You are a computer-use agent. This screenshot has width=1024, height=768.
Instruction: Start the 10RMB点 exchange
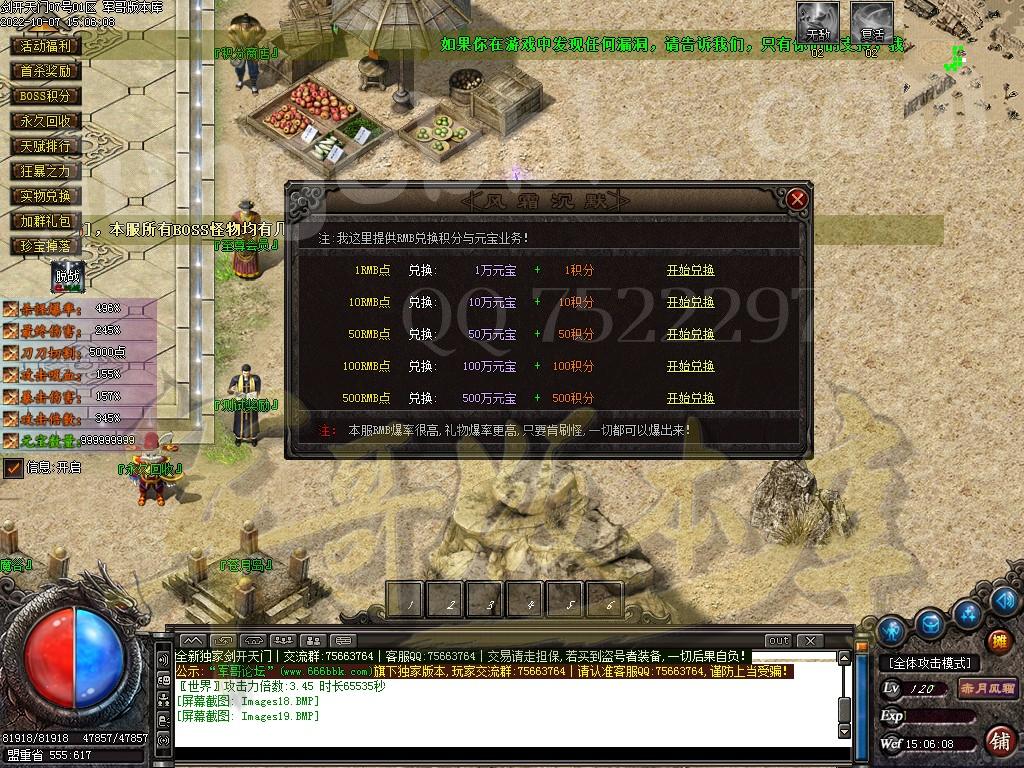coord(690,302)
